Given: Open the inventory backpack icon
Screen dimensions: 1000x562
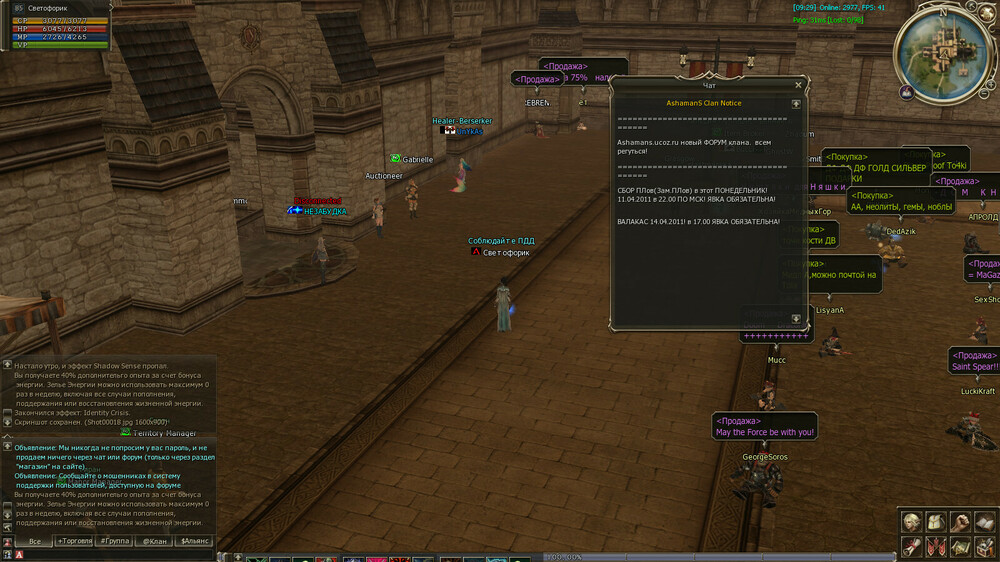Looking at the screenshot, I should 935,522.
